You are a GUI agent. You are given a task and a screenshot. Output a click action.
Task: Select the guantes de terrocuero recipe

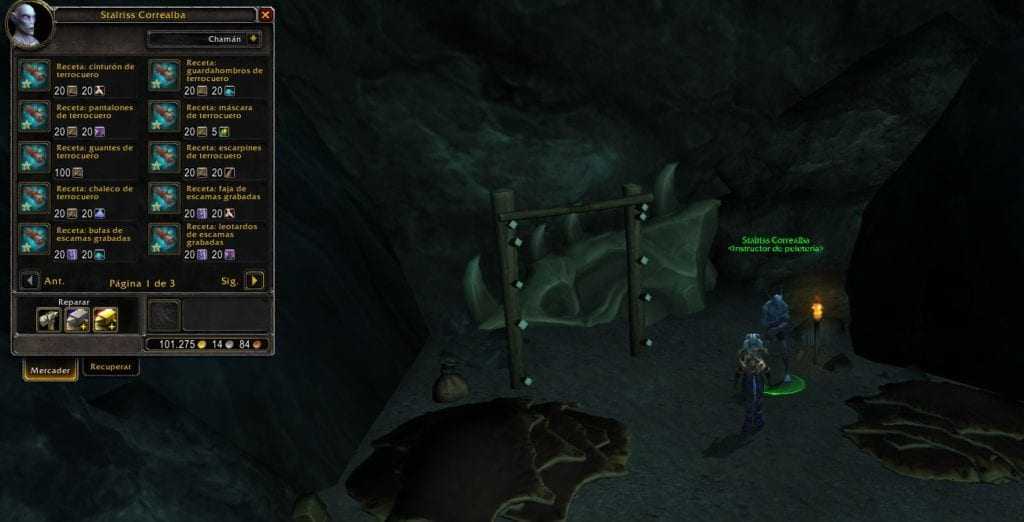(36, 157)
